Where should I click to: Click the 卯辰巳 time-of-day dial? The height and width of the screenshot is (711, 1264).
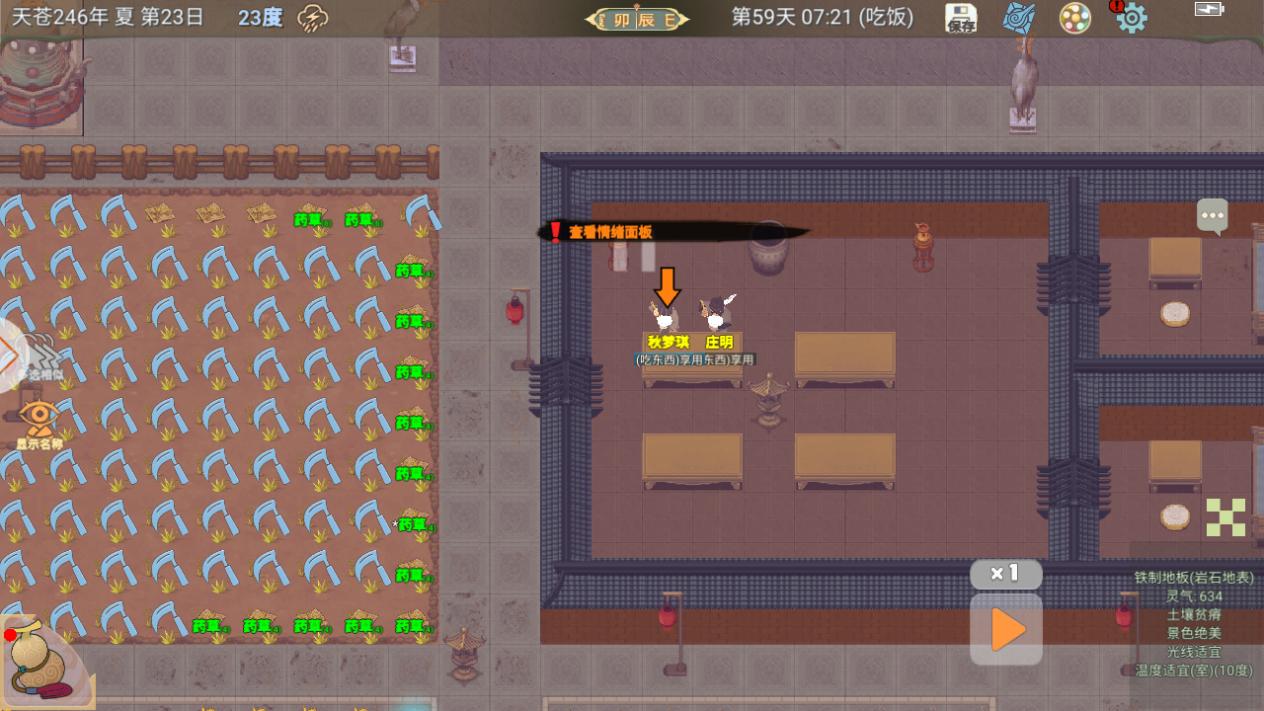[x=637, y=19]
